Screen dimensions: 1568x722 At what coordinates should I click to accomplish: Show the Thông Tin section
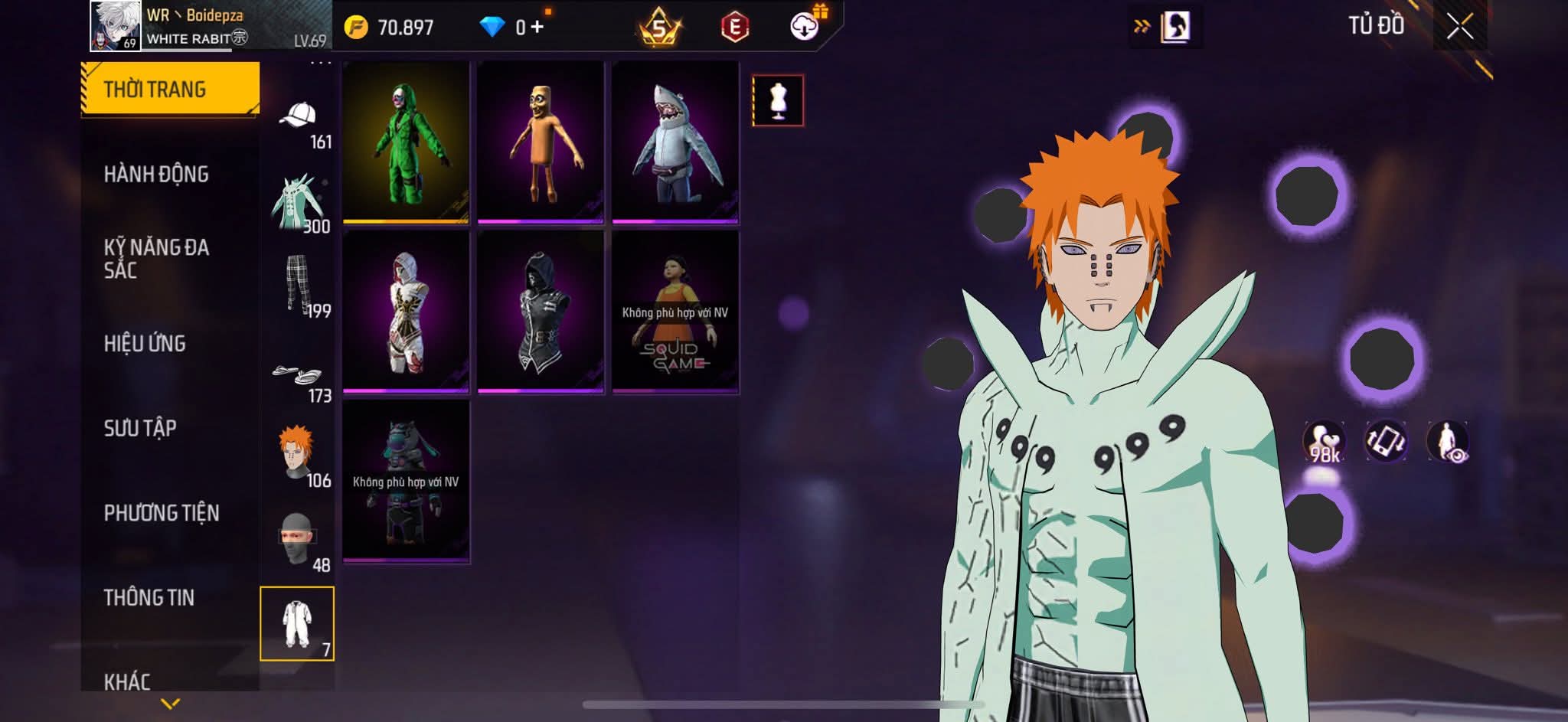coord(149,597)
